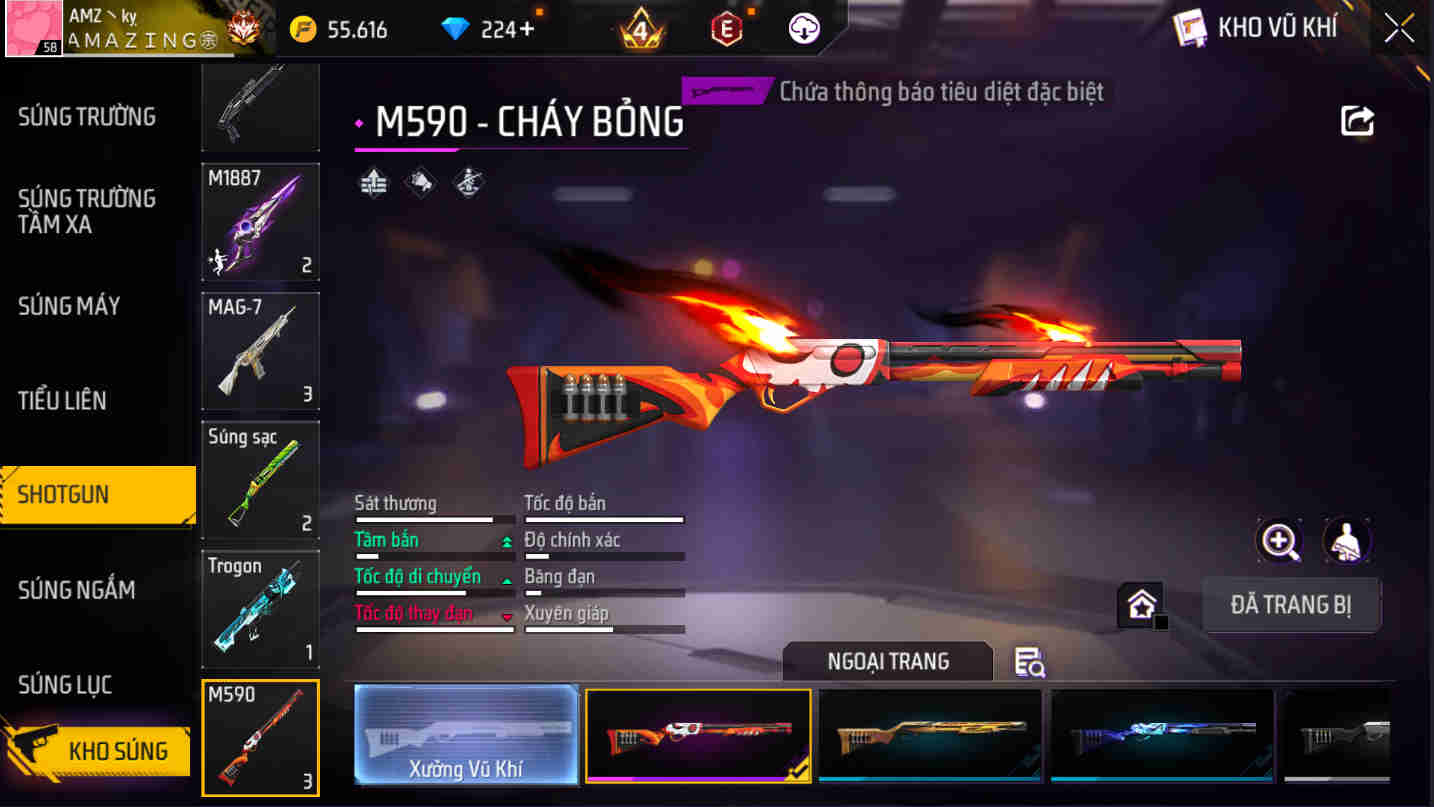
Task: Open the magnifier zoom preview icon
Action: click(x=1281, y=540)
